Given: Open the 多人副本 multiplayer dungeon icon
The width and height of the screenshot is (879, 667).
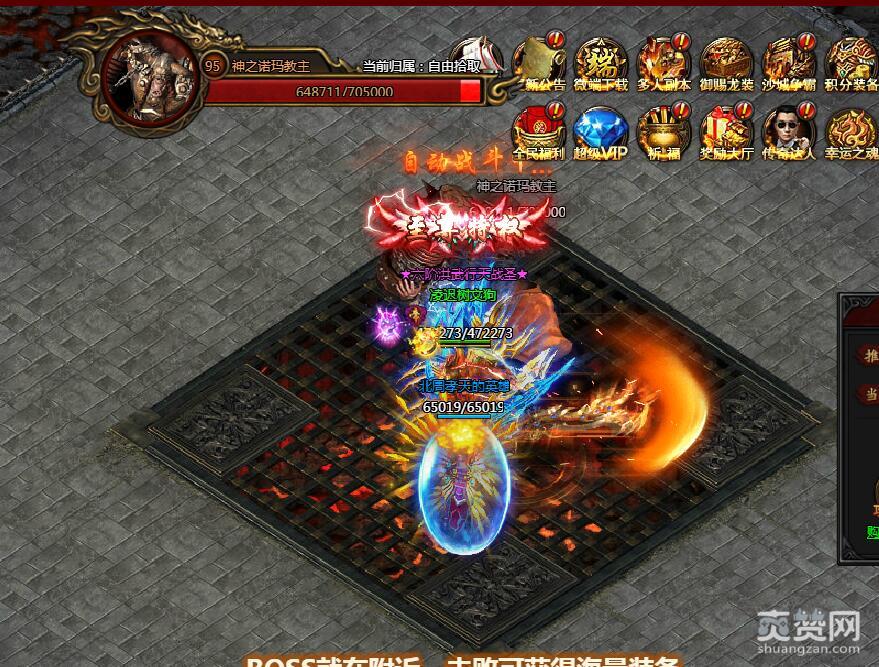Looking at the screenshot, I should 663,61.
